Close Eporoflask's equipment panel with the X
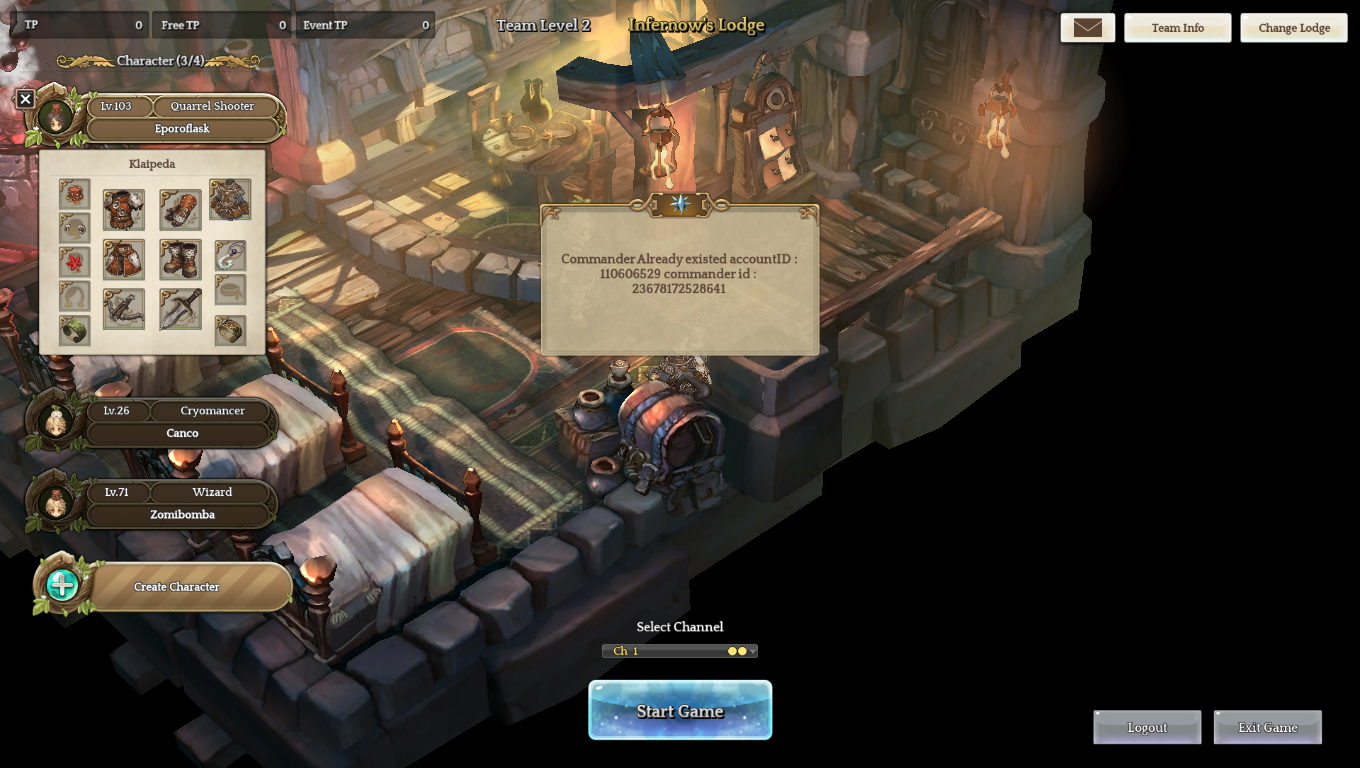 point(26,98)
